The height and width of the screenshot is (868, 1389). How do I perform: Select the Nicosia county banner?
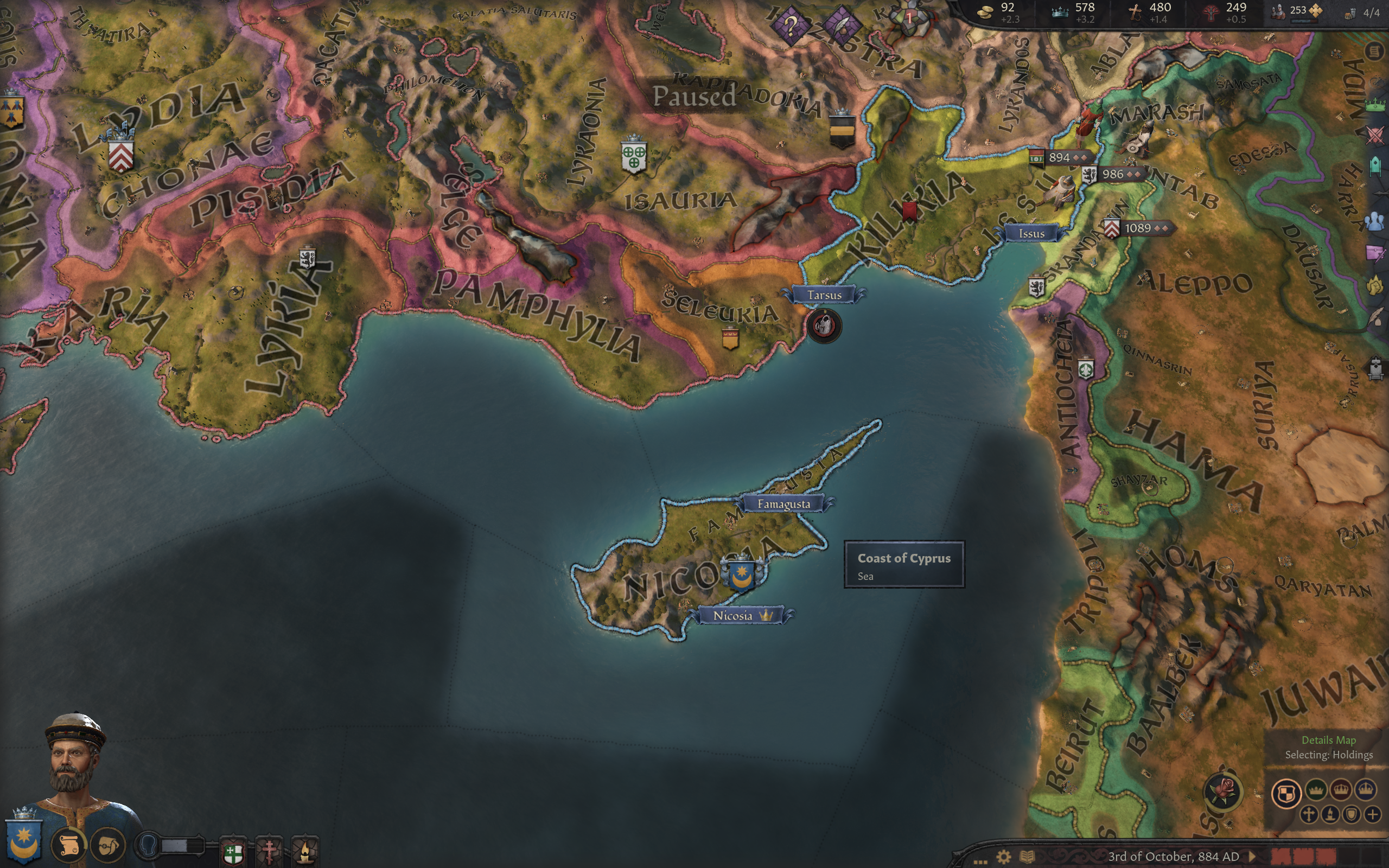[741, 615]
